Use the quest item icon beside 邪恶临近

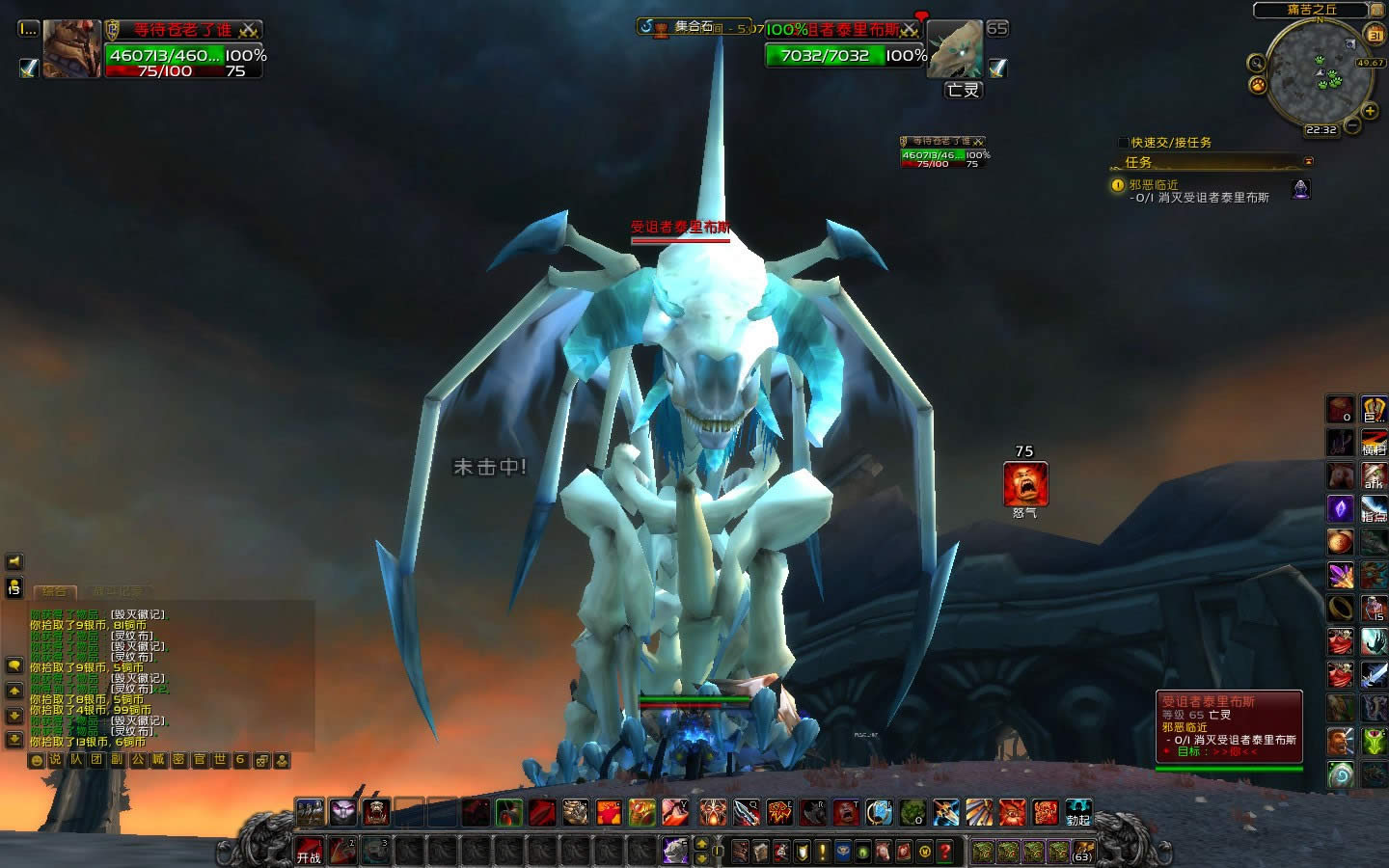[x=1300, y=188]
